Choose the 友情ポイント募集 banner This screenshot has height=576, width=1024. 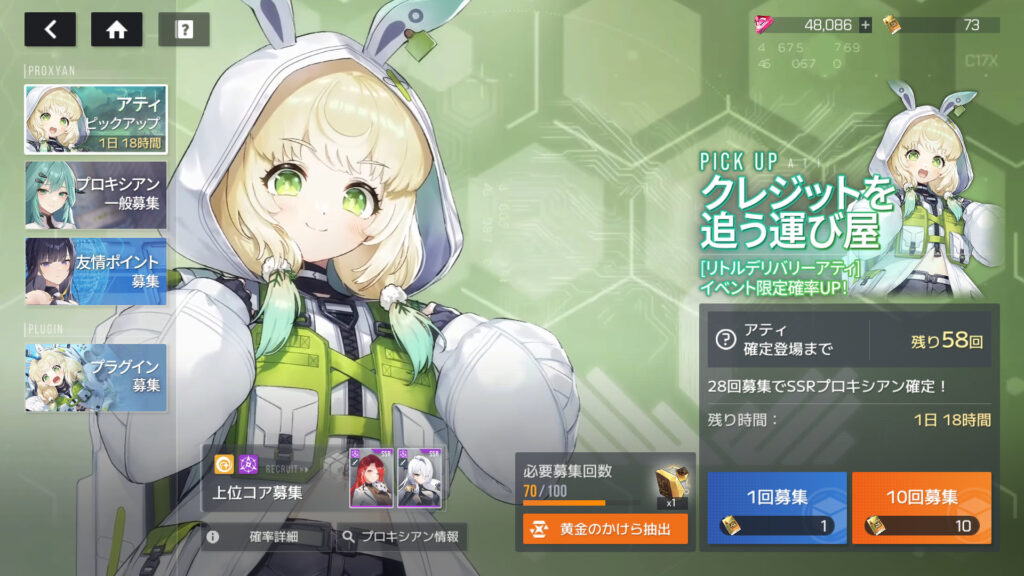[x=96, y=271]
